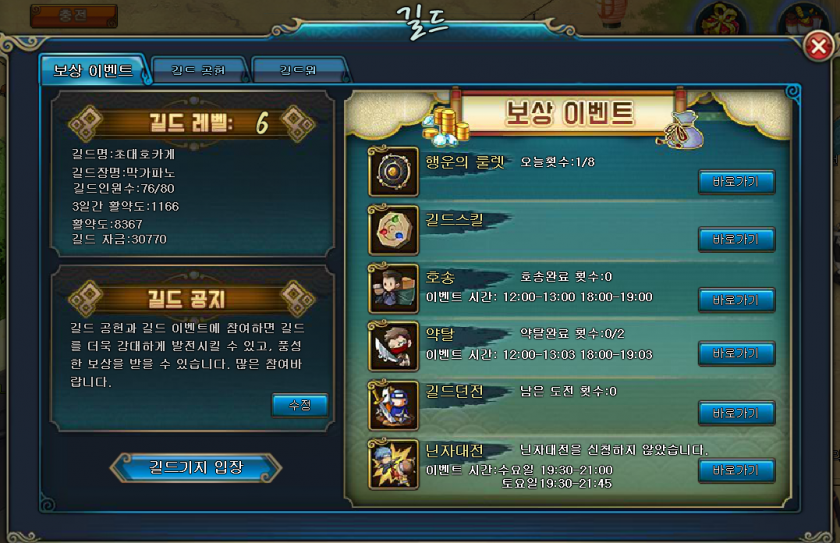840x543 pixels.
Task: Go to 닌자대전 using 바로가기
Action: (736, 470)
